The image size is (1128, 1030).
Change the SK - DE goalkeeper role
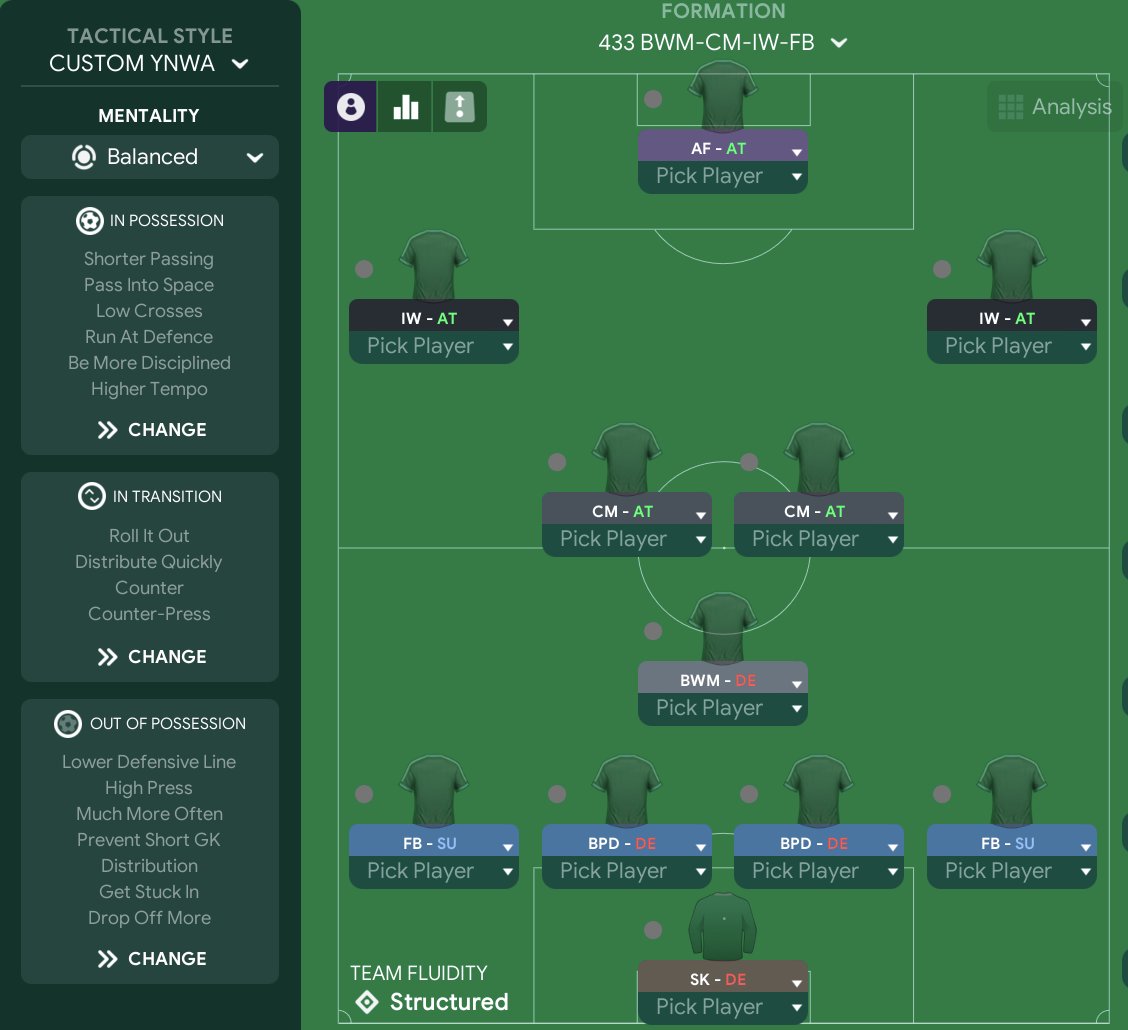(x=722, y=979)
